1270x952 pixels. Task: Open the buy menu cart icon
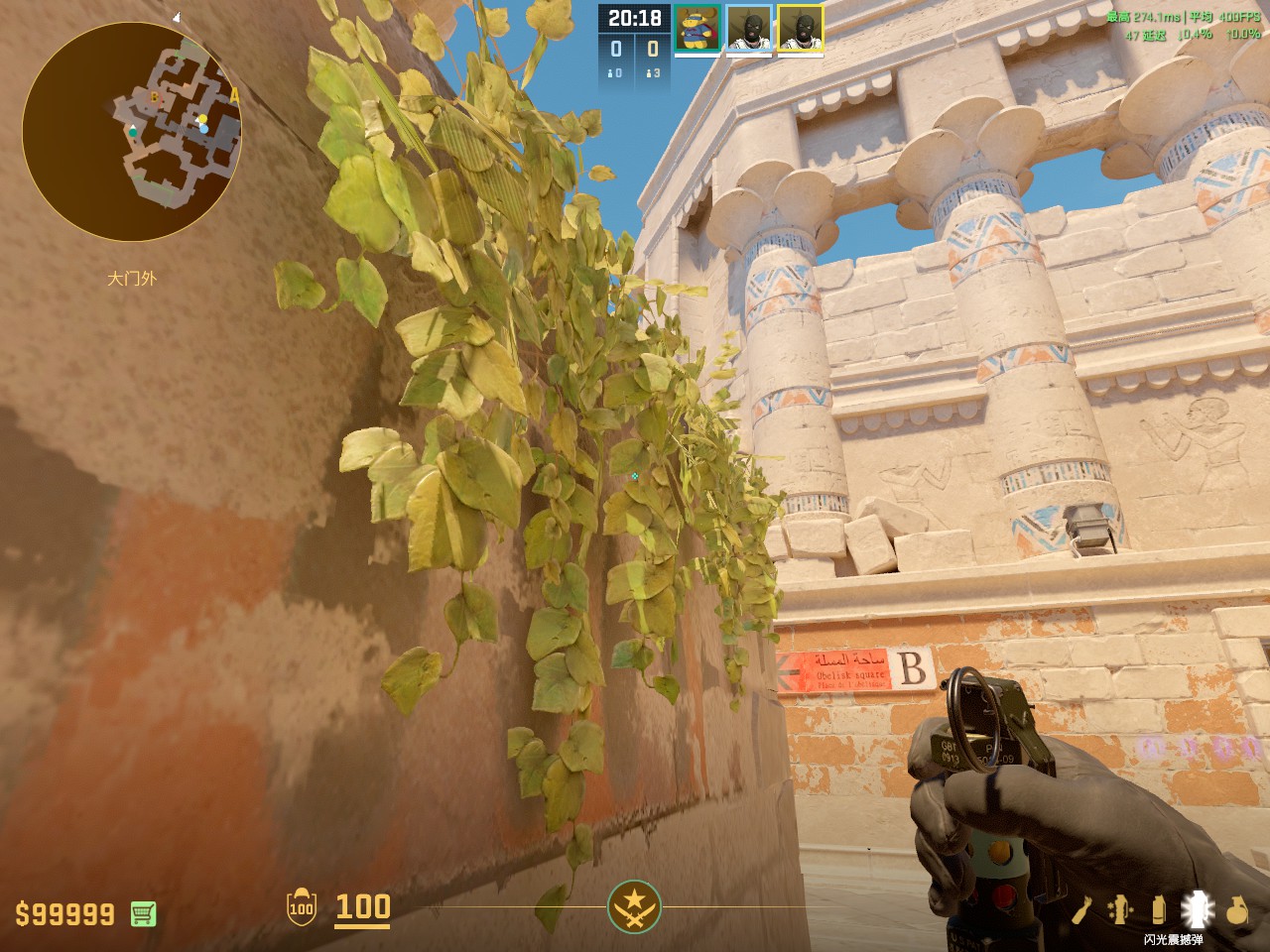tap(143, 913)
